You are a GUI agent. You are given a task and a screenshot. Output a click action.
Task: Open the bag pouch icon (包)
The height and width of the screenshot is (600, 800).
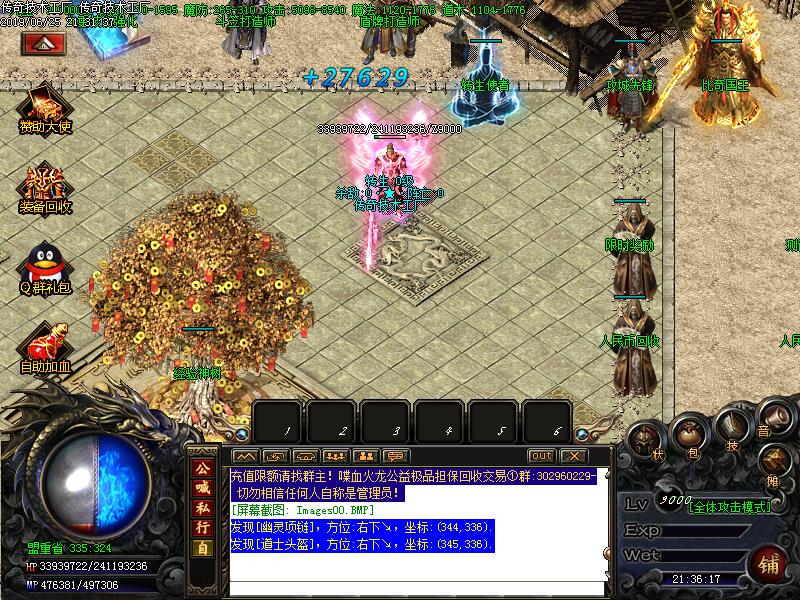pyautogui.click(x=689, y=434)
